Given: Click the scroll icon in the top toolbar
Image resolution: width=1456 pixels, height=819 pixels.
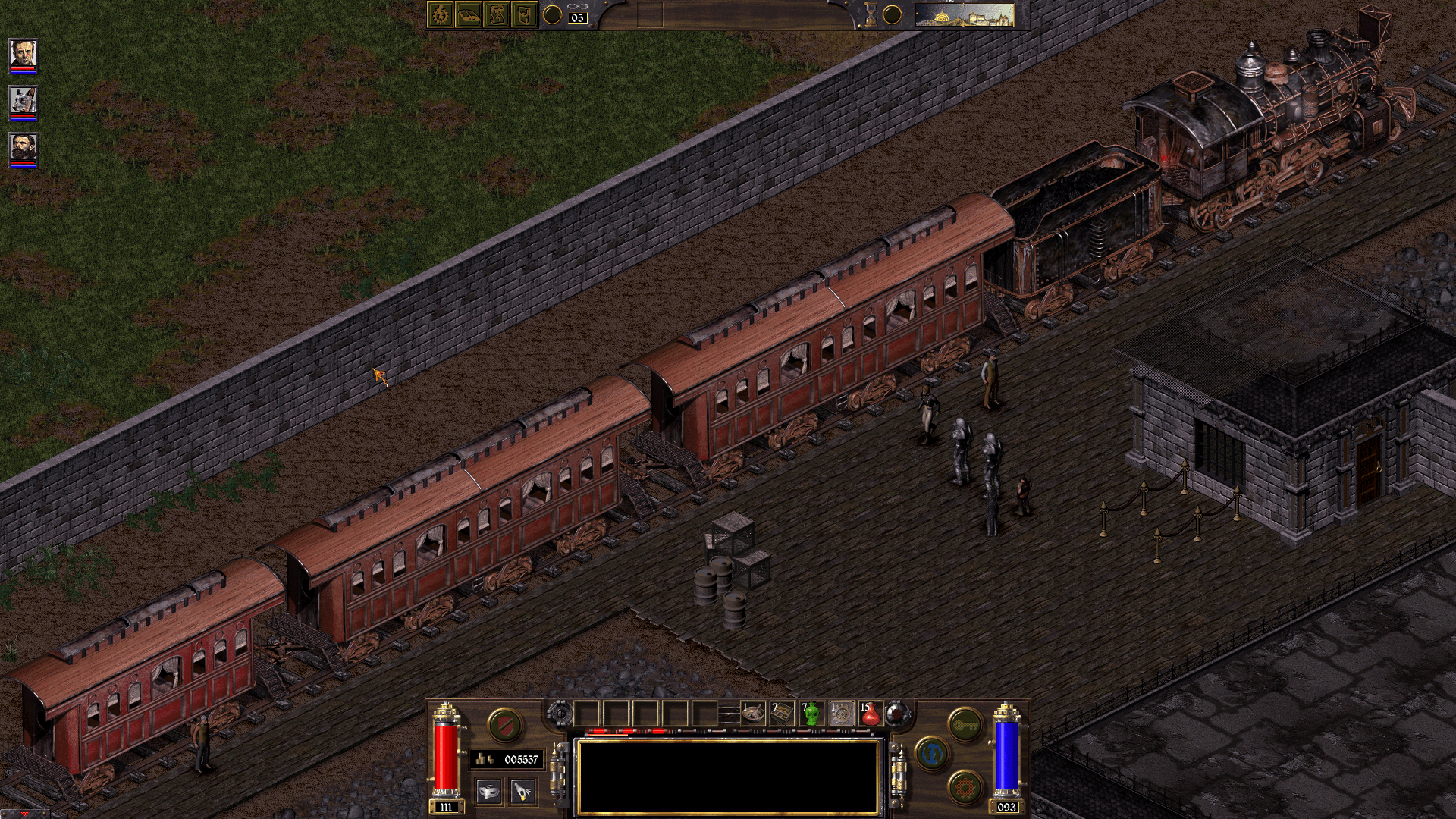Looking at the screenshot, I should (x=498, y=17).
